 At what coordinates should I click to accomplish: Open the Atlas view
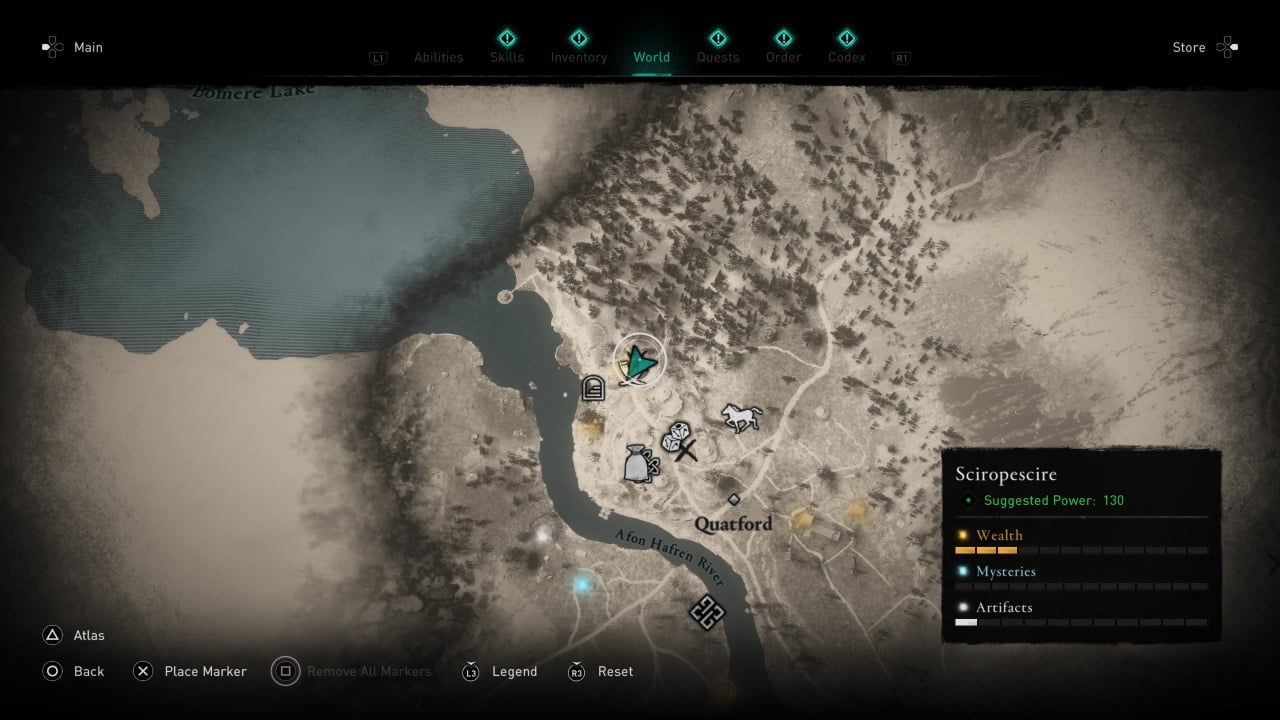pyautogui.click(x=73, y=635)
